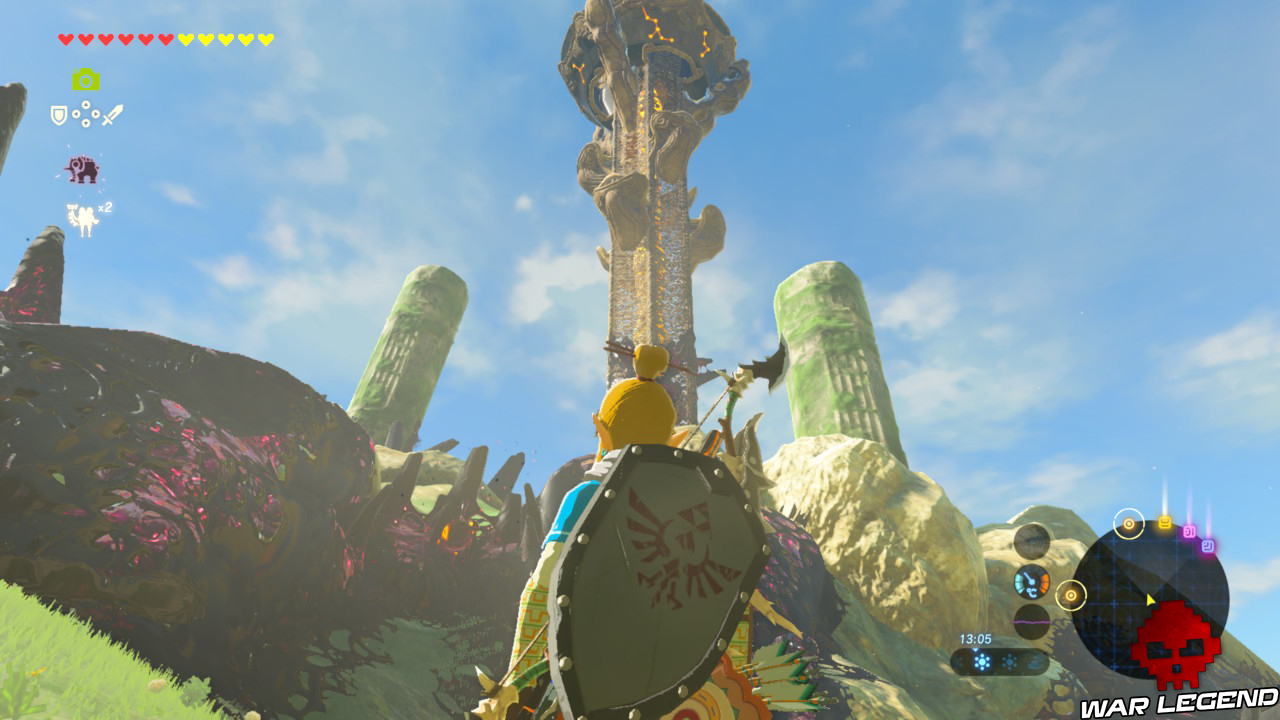Click the Divine Beast Vah Ruta silhouette icon
This screenshot has width=1280, height=720.
pyautogui.click(x=81, y=168)
